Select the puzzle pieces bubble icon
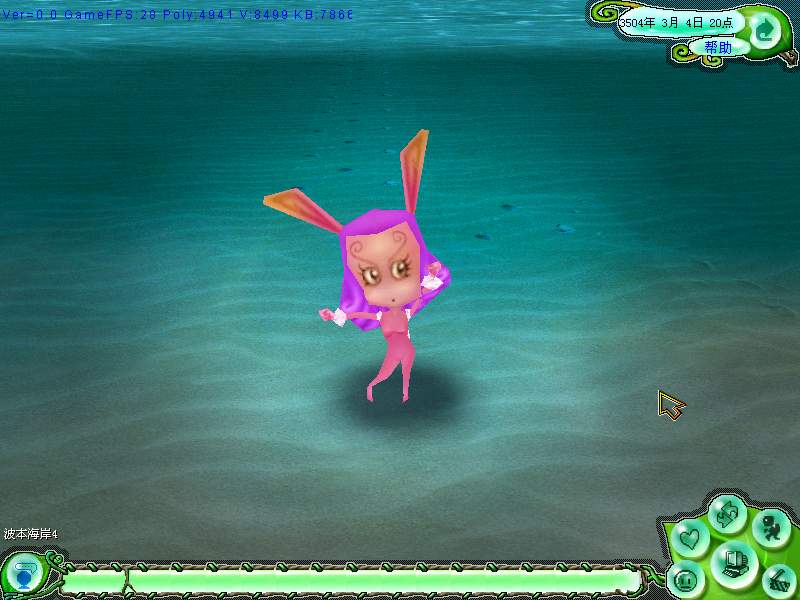This screenshot has width=800, height=600. click(727, 515)
